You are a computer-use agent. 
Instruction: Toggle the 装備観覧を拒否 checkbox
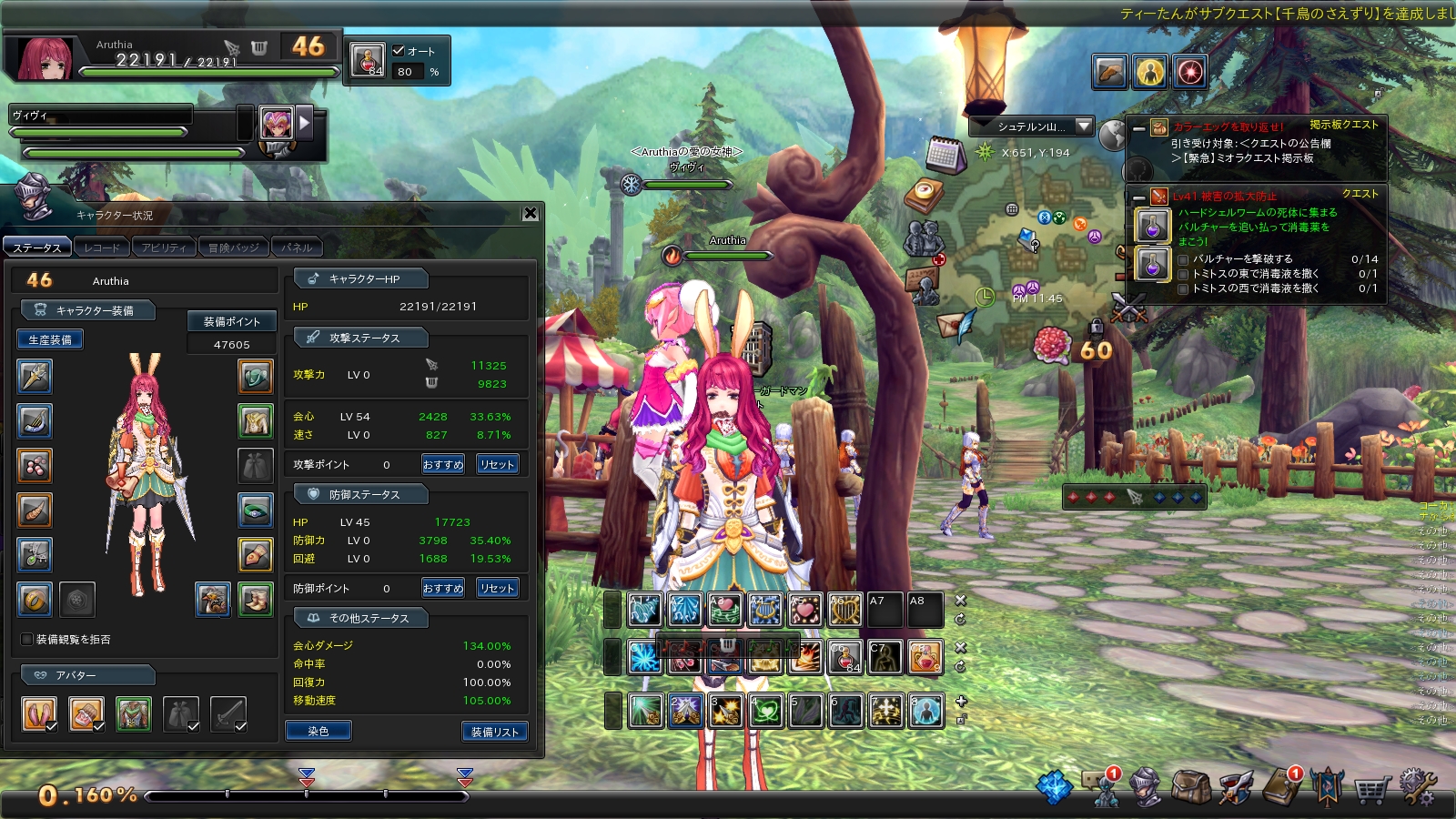tap(27, 640)
